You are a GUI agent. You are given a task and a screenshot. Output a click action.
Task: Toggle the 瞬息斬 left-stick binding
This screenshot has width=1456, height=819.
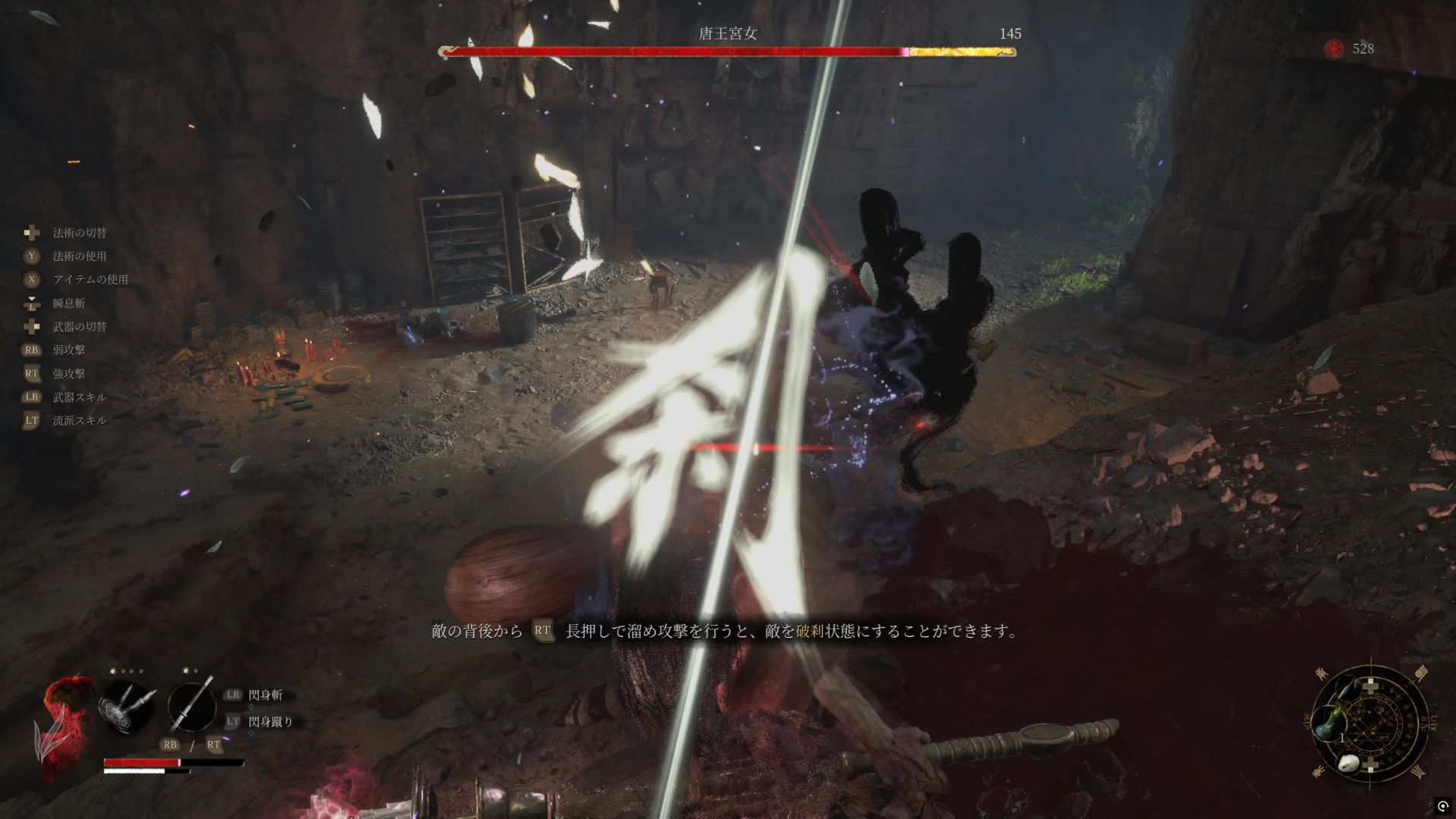(30, 303)
